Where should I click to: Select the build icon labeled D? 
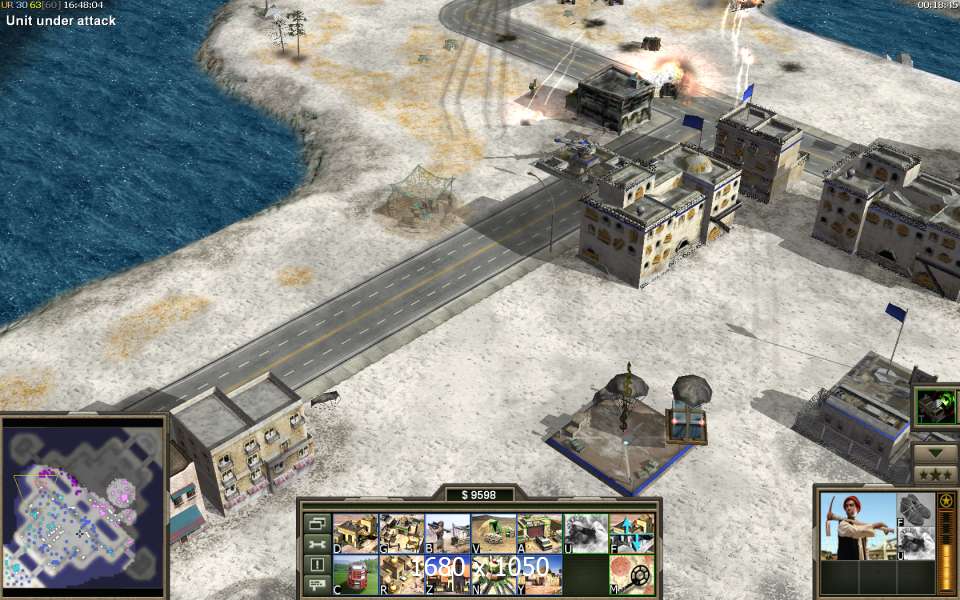pyautogui.click(x=354, y=534)
